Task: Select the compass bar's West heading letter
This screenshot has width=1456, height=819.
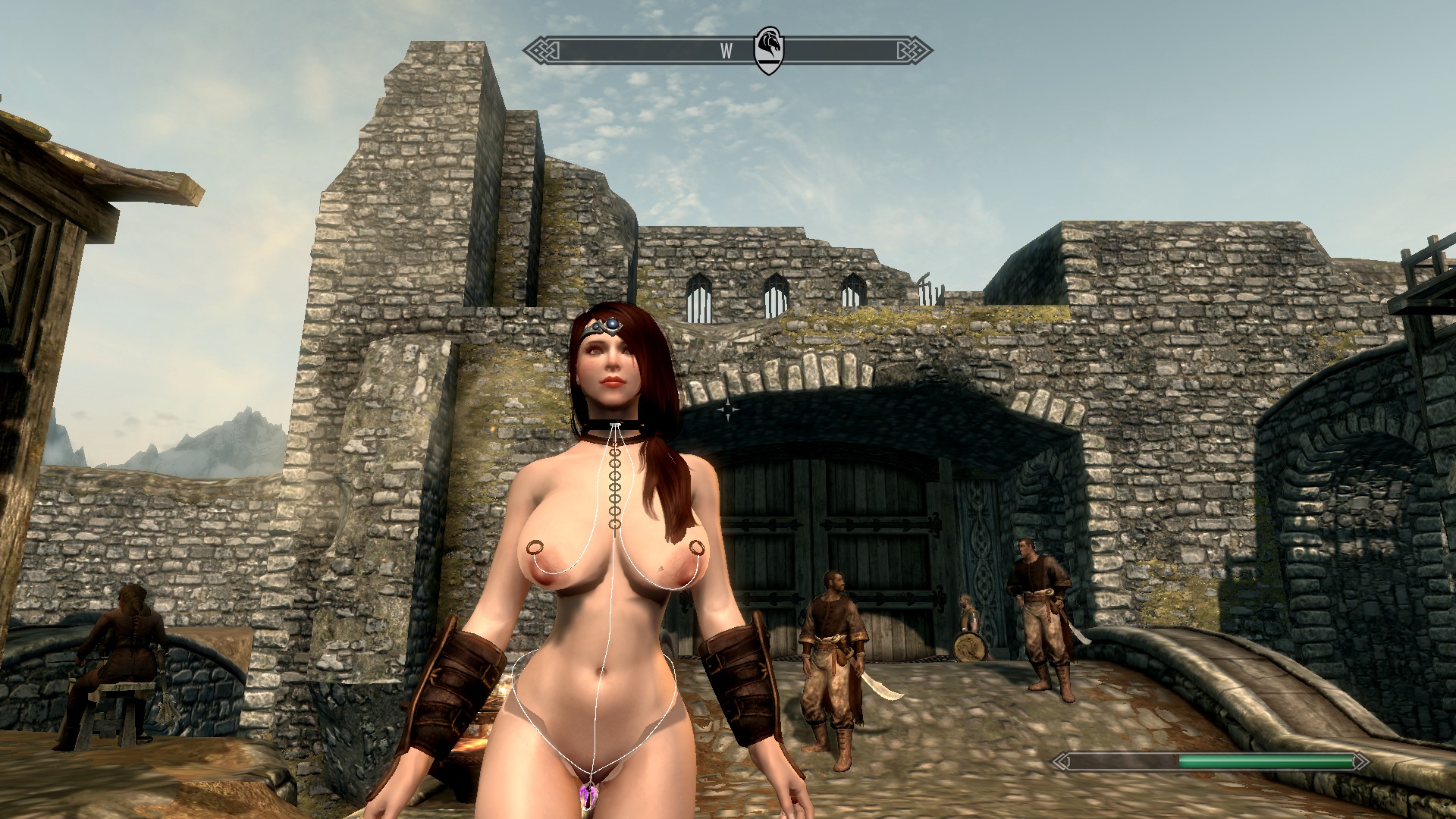Action: (726, 51)
